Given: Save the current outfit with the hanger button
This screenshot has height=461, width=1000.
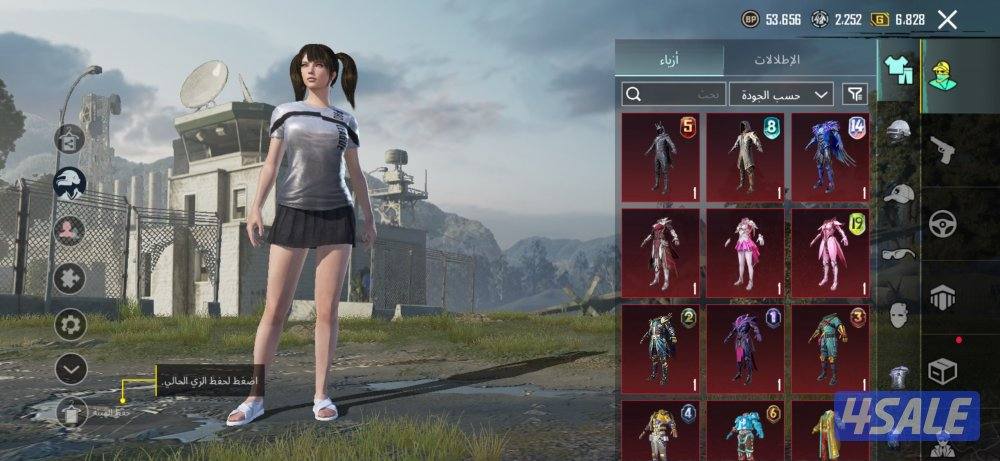Looking at the screenshot, I should click(x=70, y=412).
